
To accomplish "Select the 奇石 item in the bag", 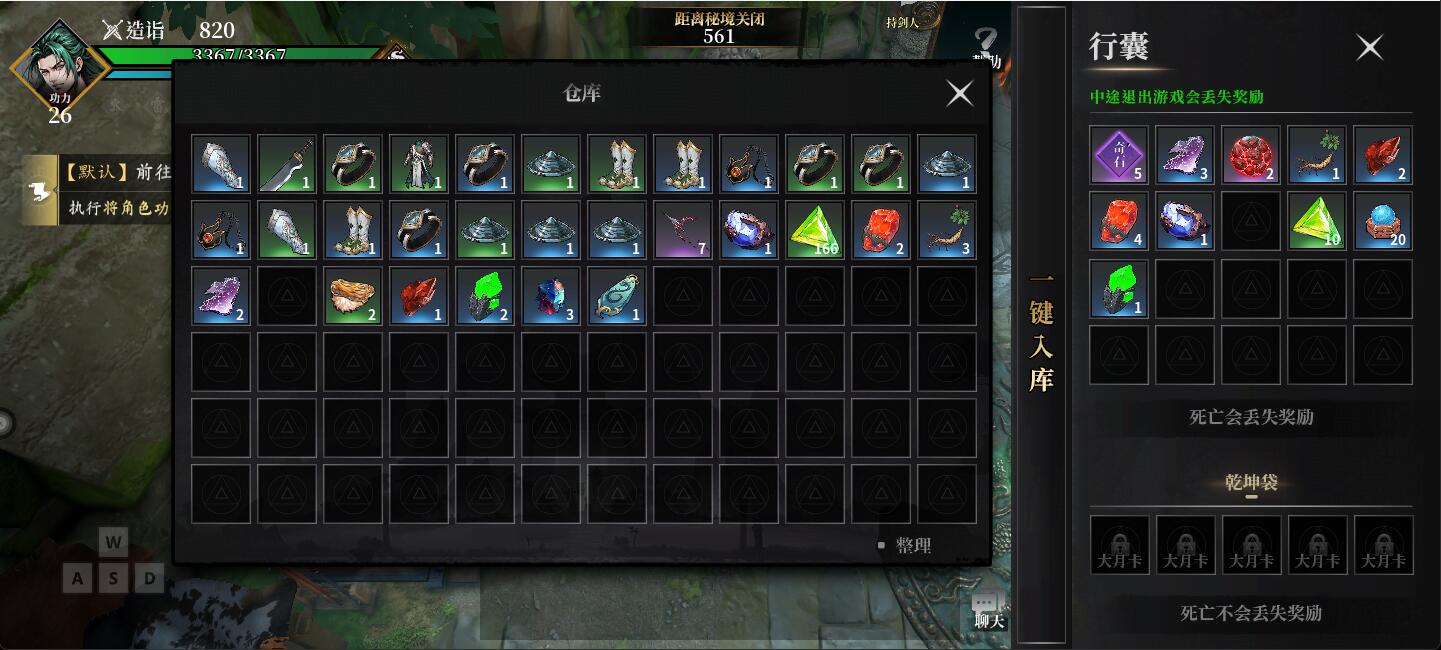I will [1119, 155].
